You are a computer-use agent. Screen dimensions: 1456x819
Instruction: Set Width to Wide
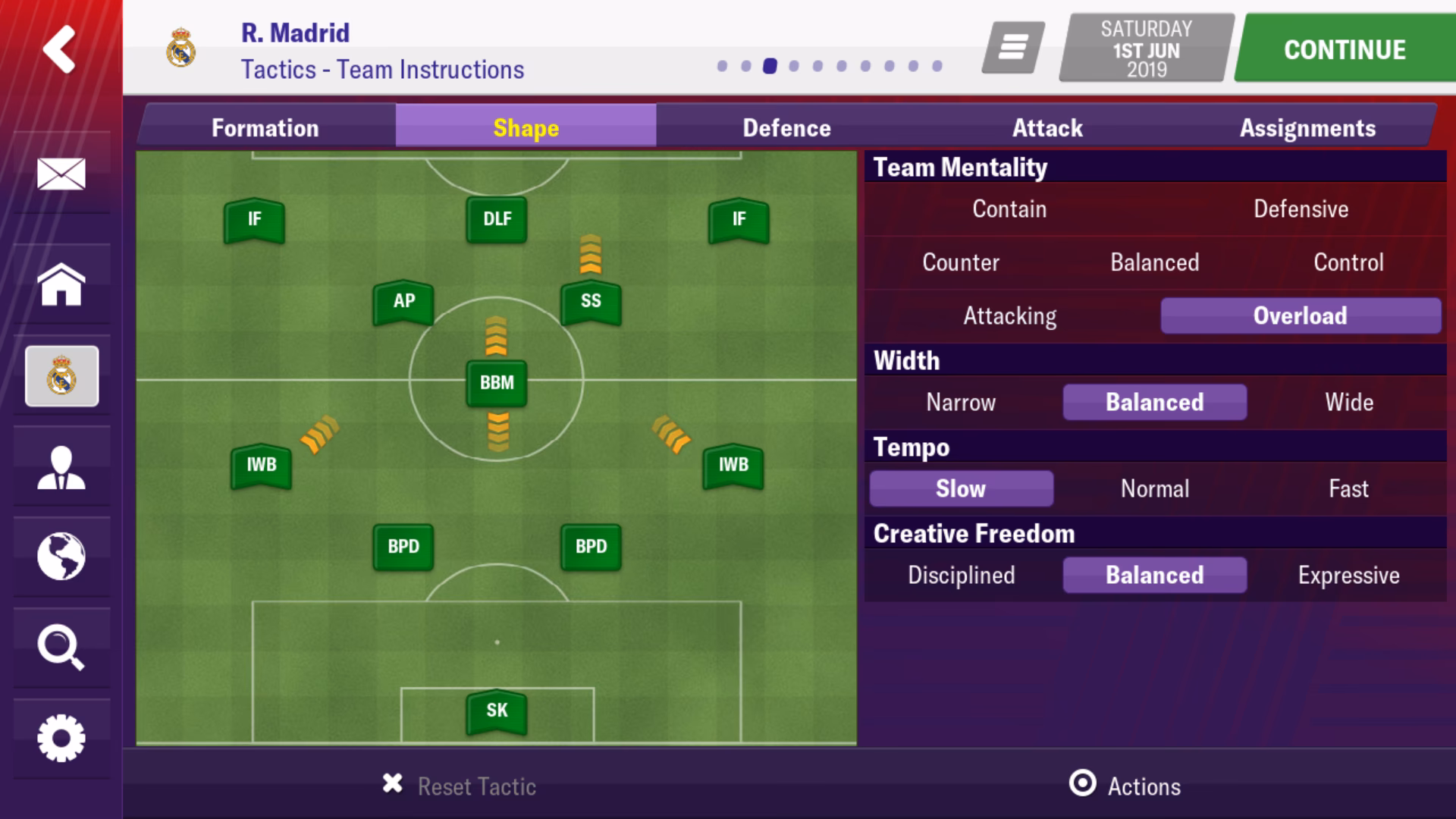[x=1349, y=403]
